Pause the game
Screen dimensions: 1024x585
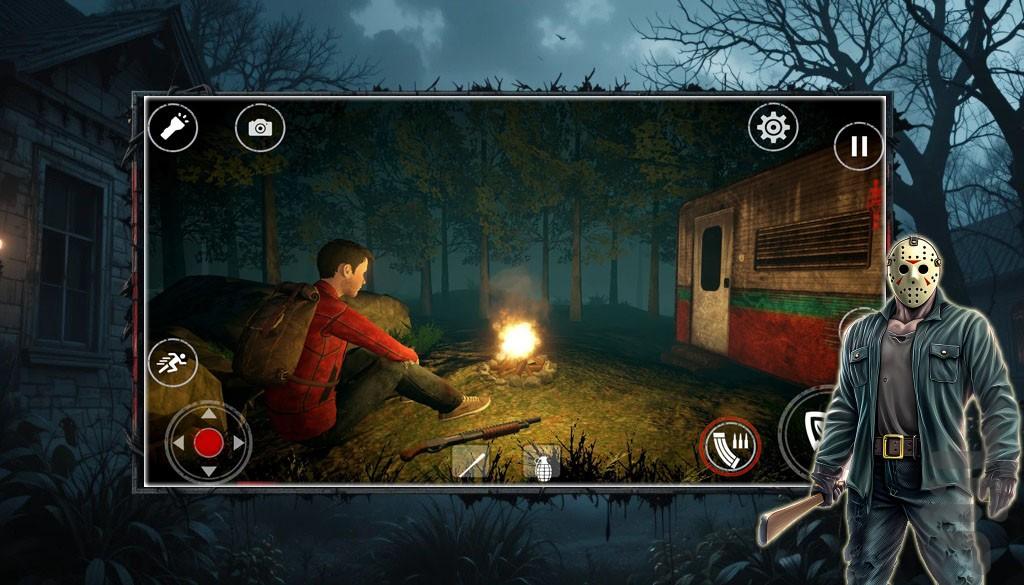coord(858,146)
